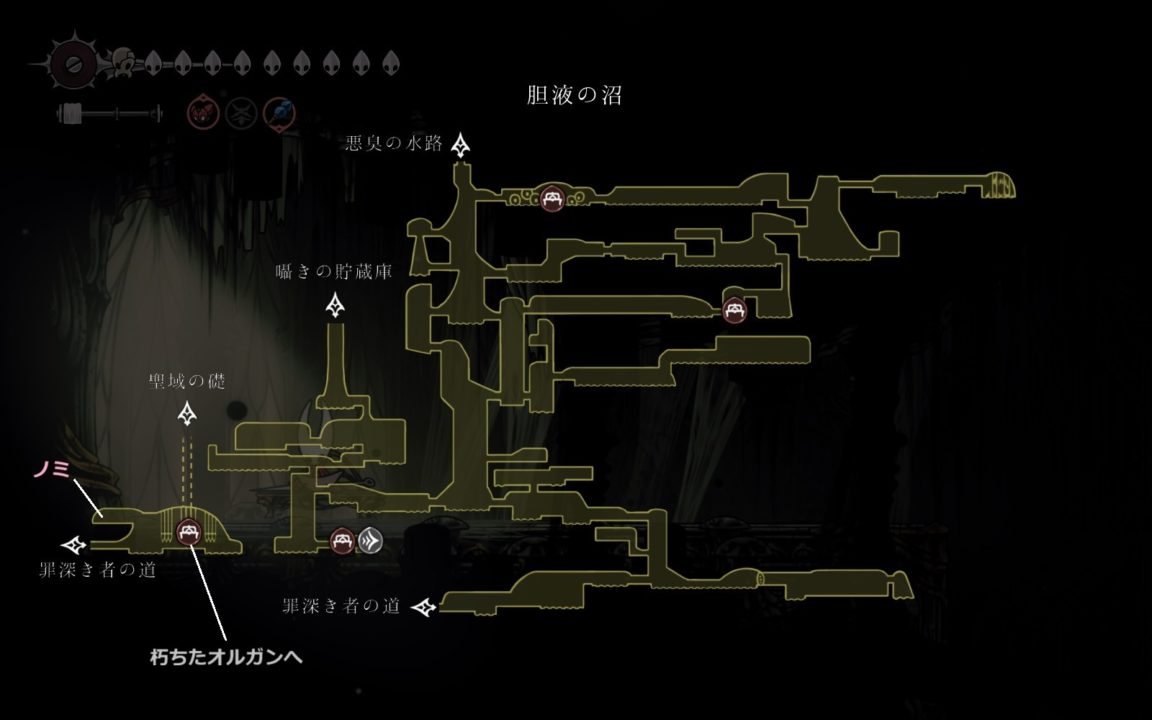The height and width of the screenshot is (720, 1152).
Task: Click the 罪深き者の道 arrow below the ノミ label
Action: [75, 545]
